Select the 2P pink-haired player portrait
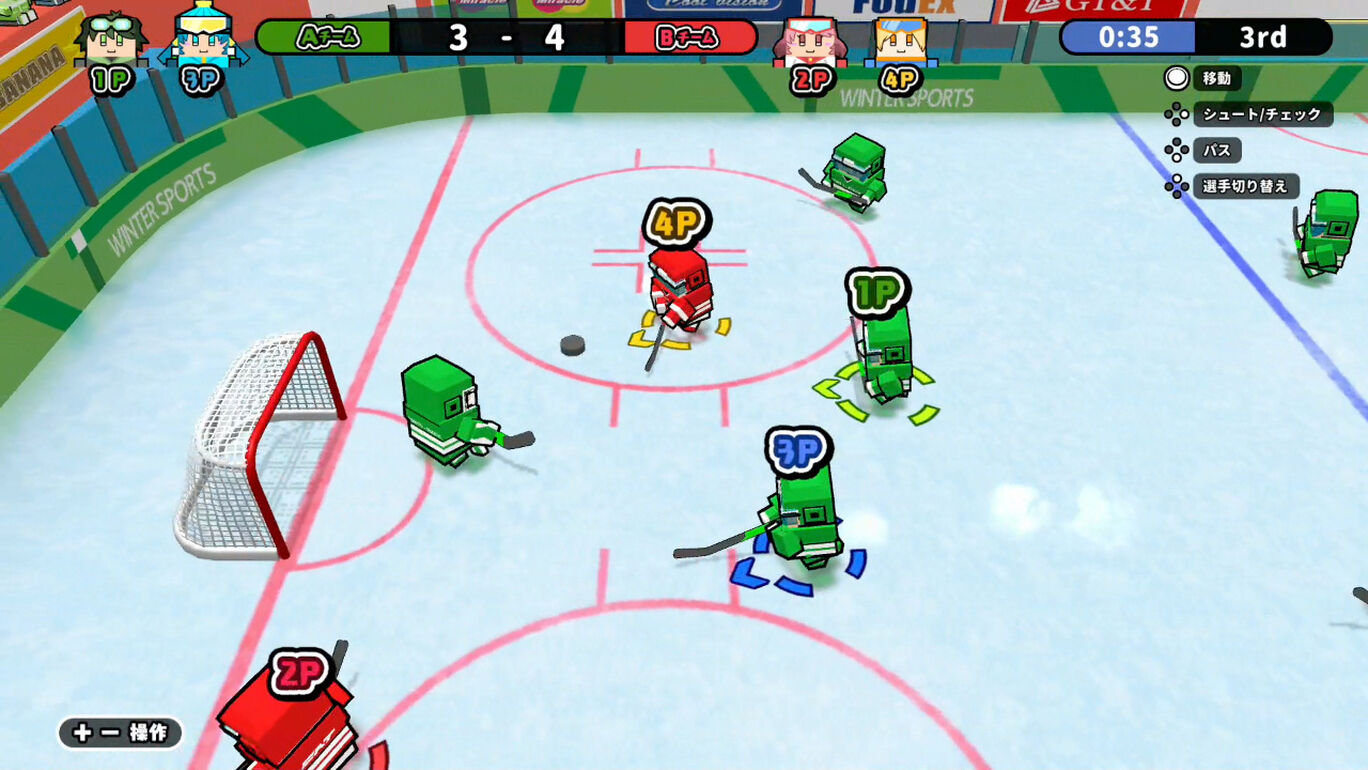 point(810,42)
